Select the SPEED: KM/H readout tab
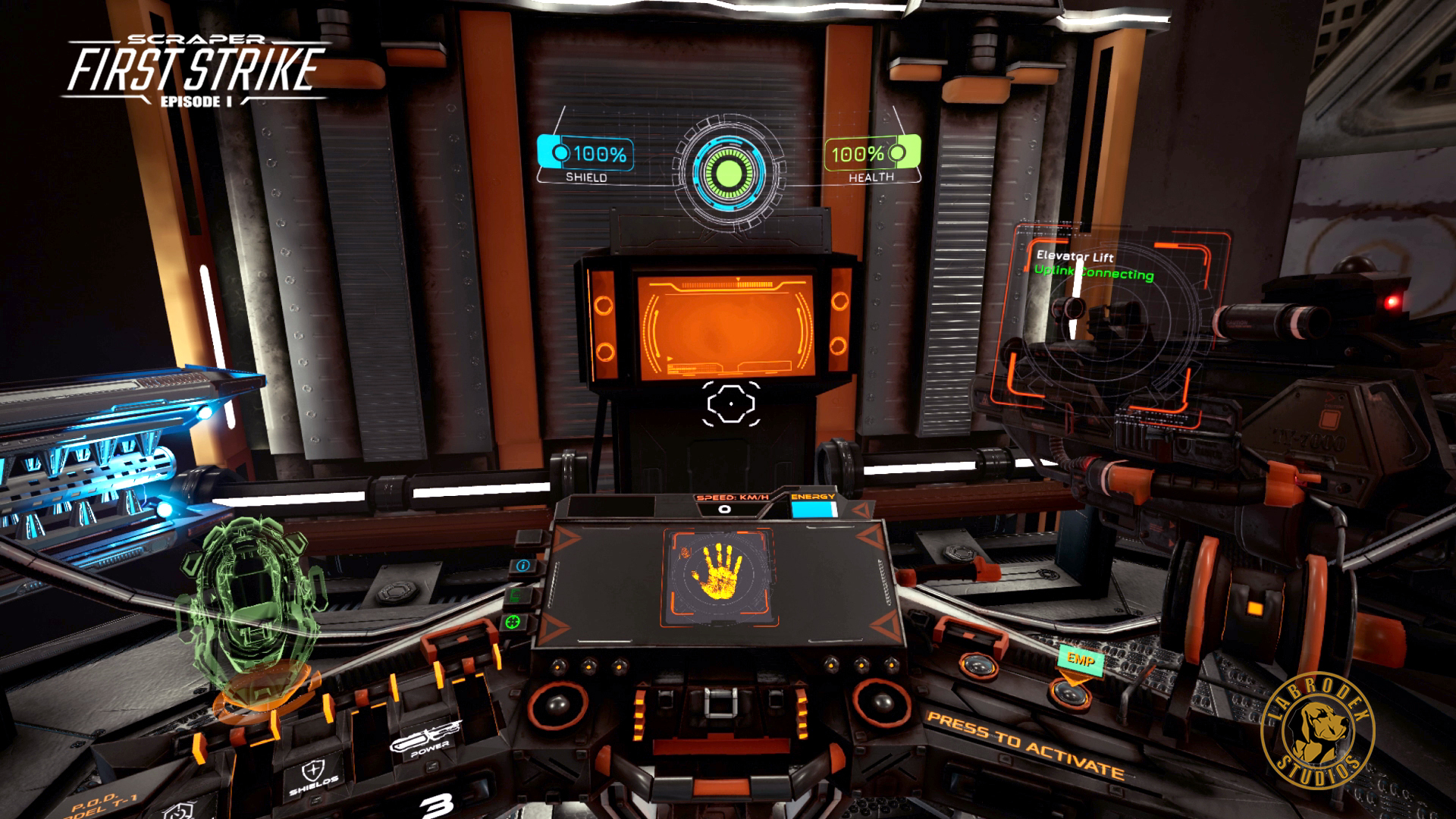 [731, 497]
